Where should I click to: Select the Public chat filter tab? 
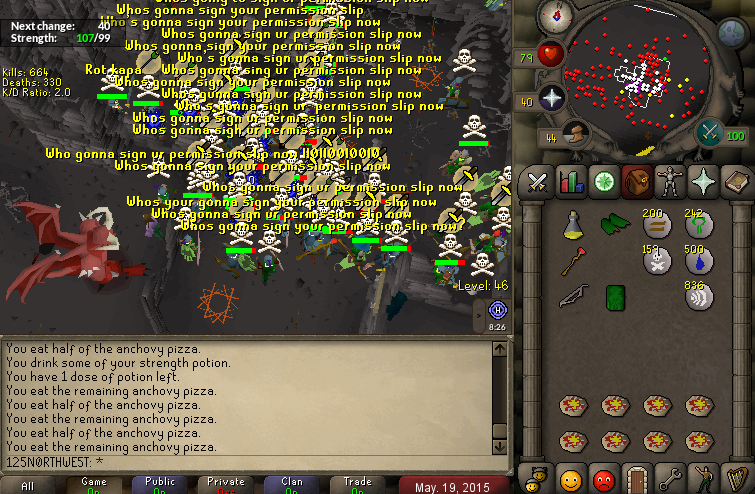(x=160, y=485)
